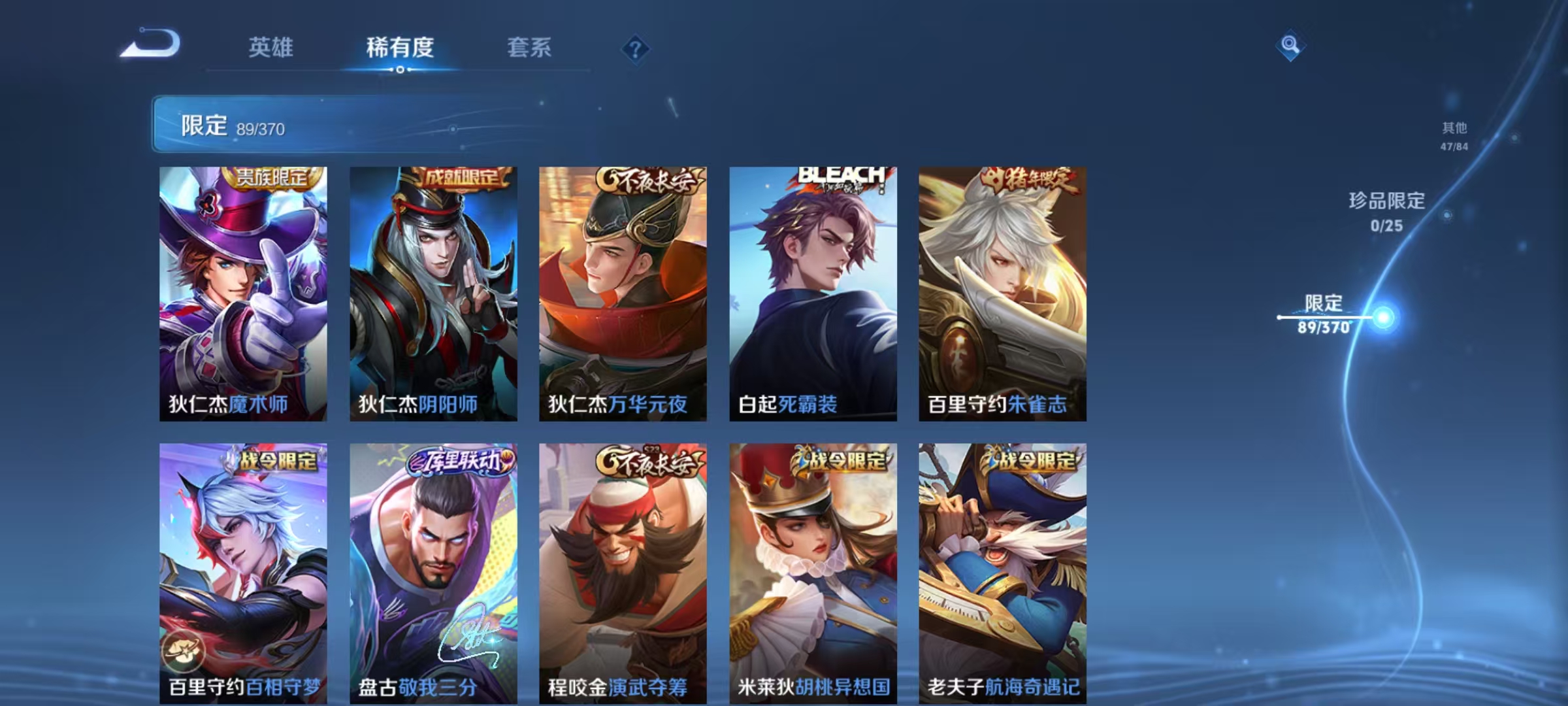Switch to the 英雄 tab
Image resolution: width=1568 pixels, height=706 pixels.
(271, 48)
